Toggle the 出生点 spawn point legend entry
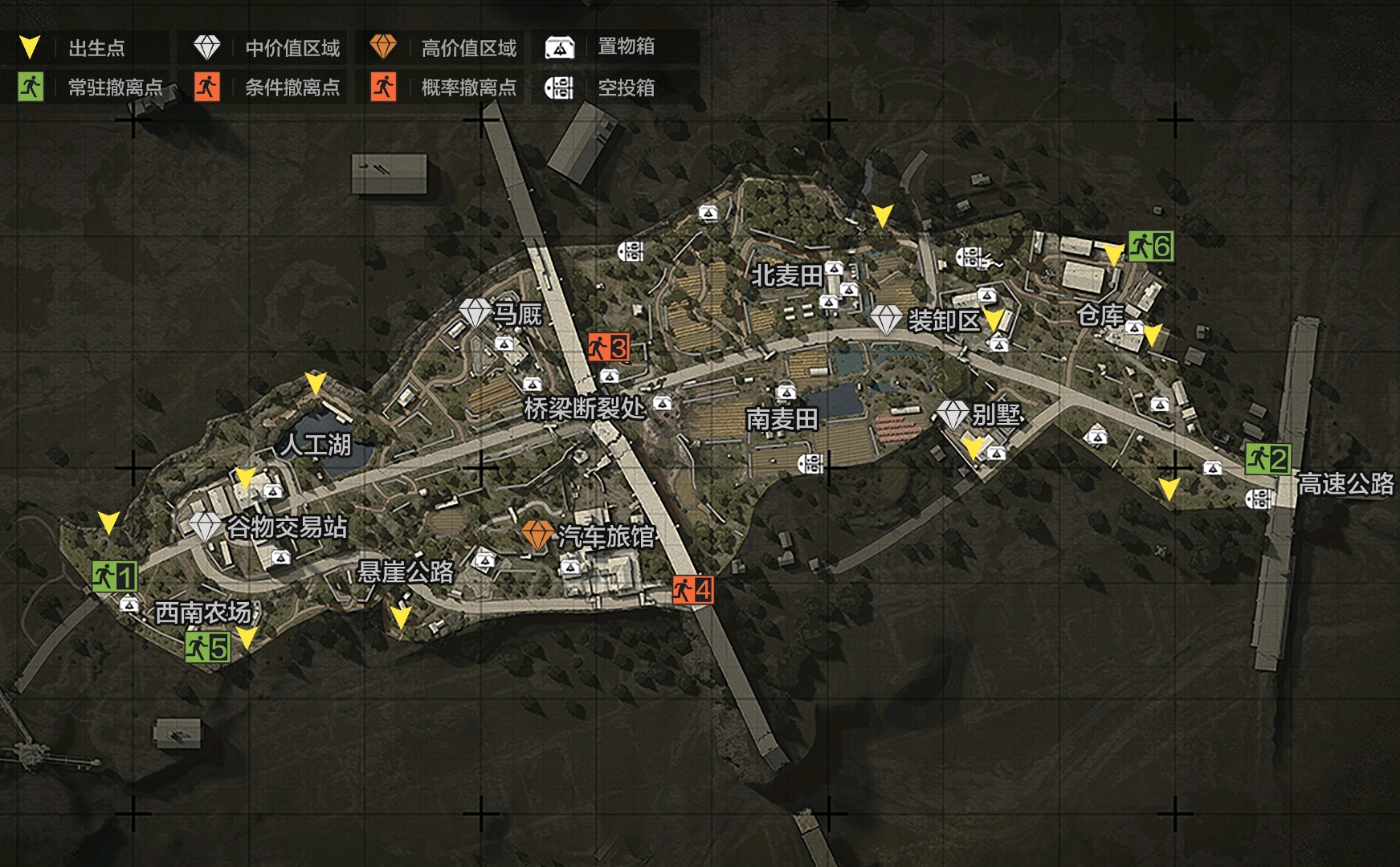Screen dimensions: 1400x867 tap(84, 47)
